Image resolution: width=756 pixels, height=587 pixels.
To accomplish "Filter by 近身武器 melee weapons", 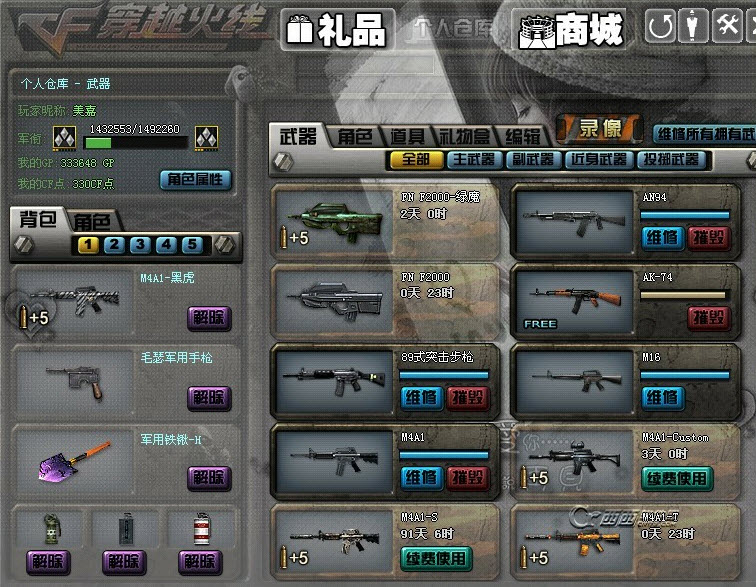I will [598, 160].
